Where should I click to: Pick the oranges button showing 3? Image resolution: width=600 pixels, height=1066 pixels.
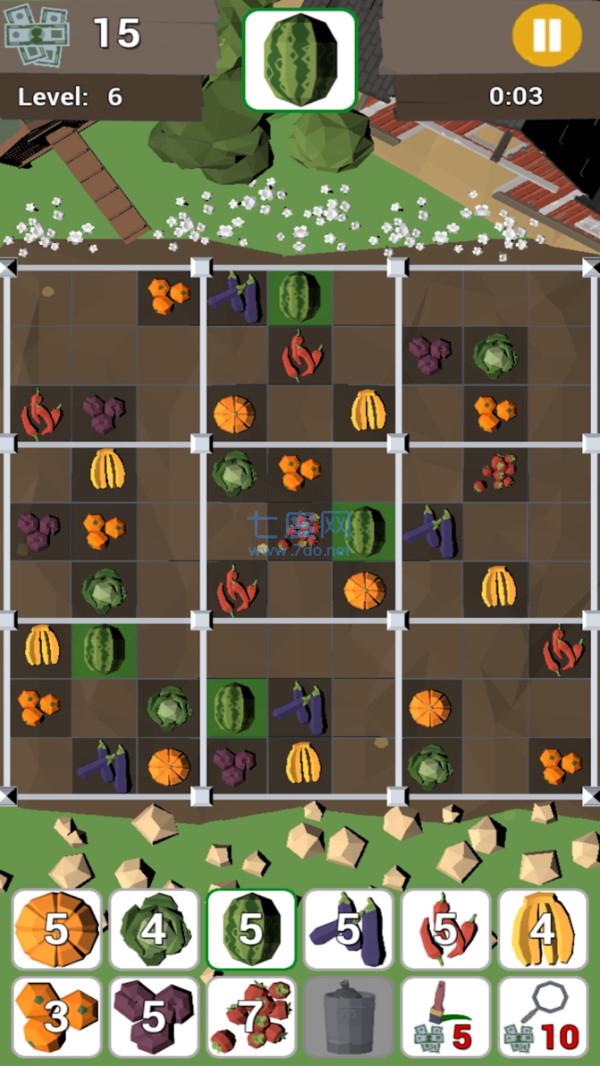(x=57, y=1017)
